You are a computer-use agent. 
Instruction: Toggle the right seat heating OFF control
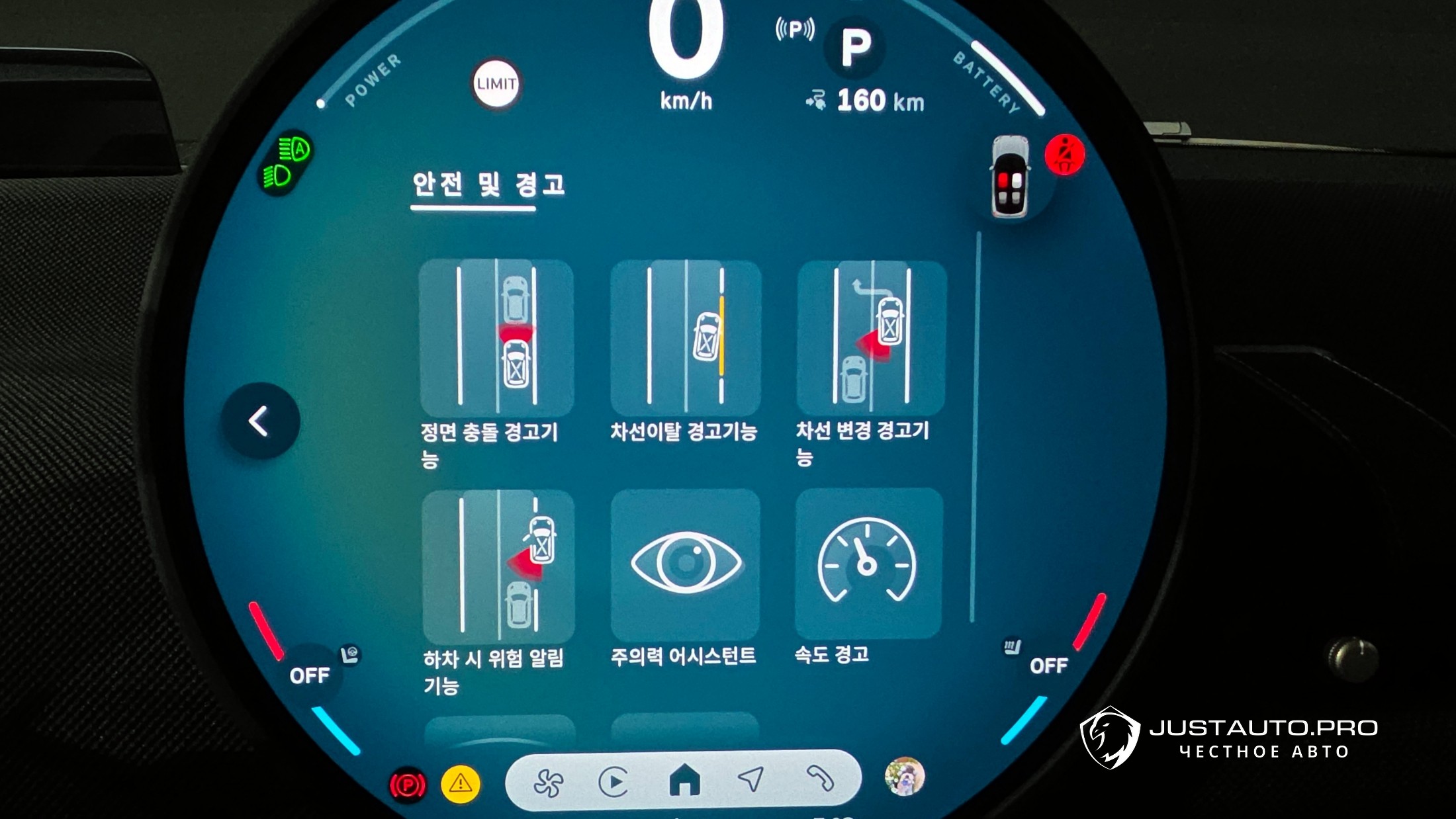[1048, 665]
